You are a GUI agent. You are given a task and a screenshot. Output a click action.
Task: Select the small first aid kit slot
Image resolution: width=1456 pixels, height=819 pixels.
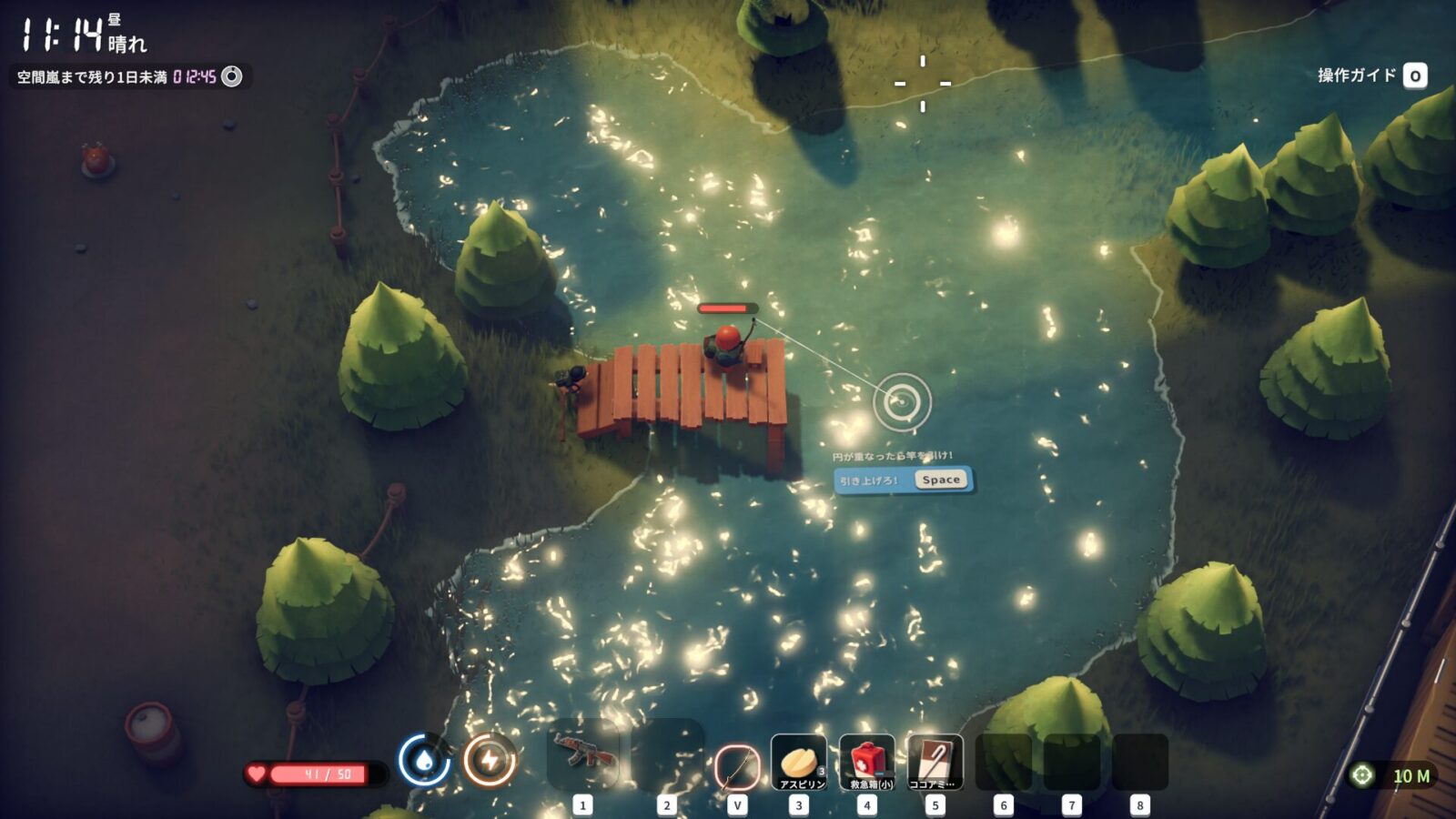click(867, 763)
